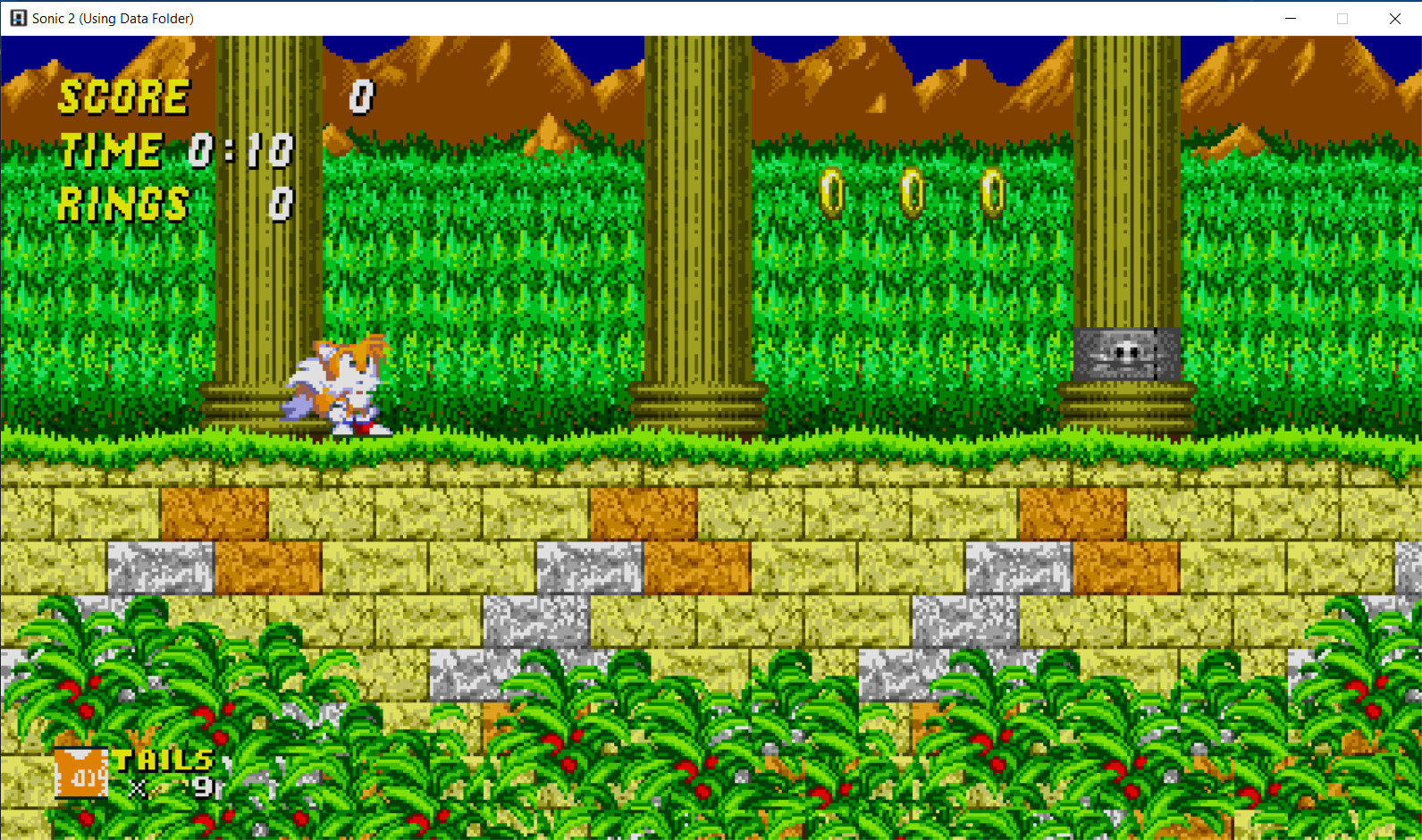Click the Using Data Folder title label
Viewport: 1422px width, 840px height.
click(138, 18)
